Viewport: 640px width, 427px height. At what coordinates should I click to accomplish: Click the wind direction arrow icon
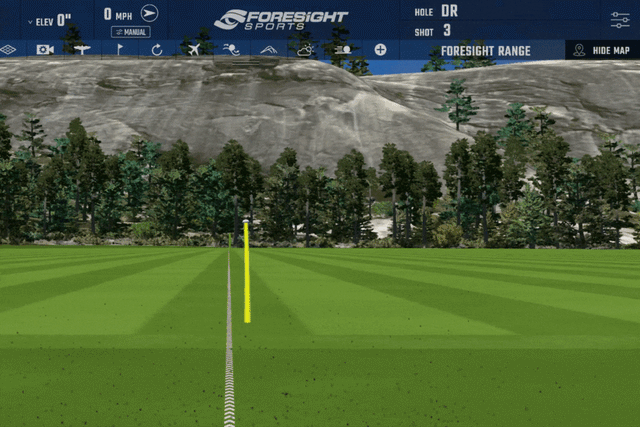[149, 13]
